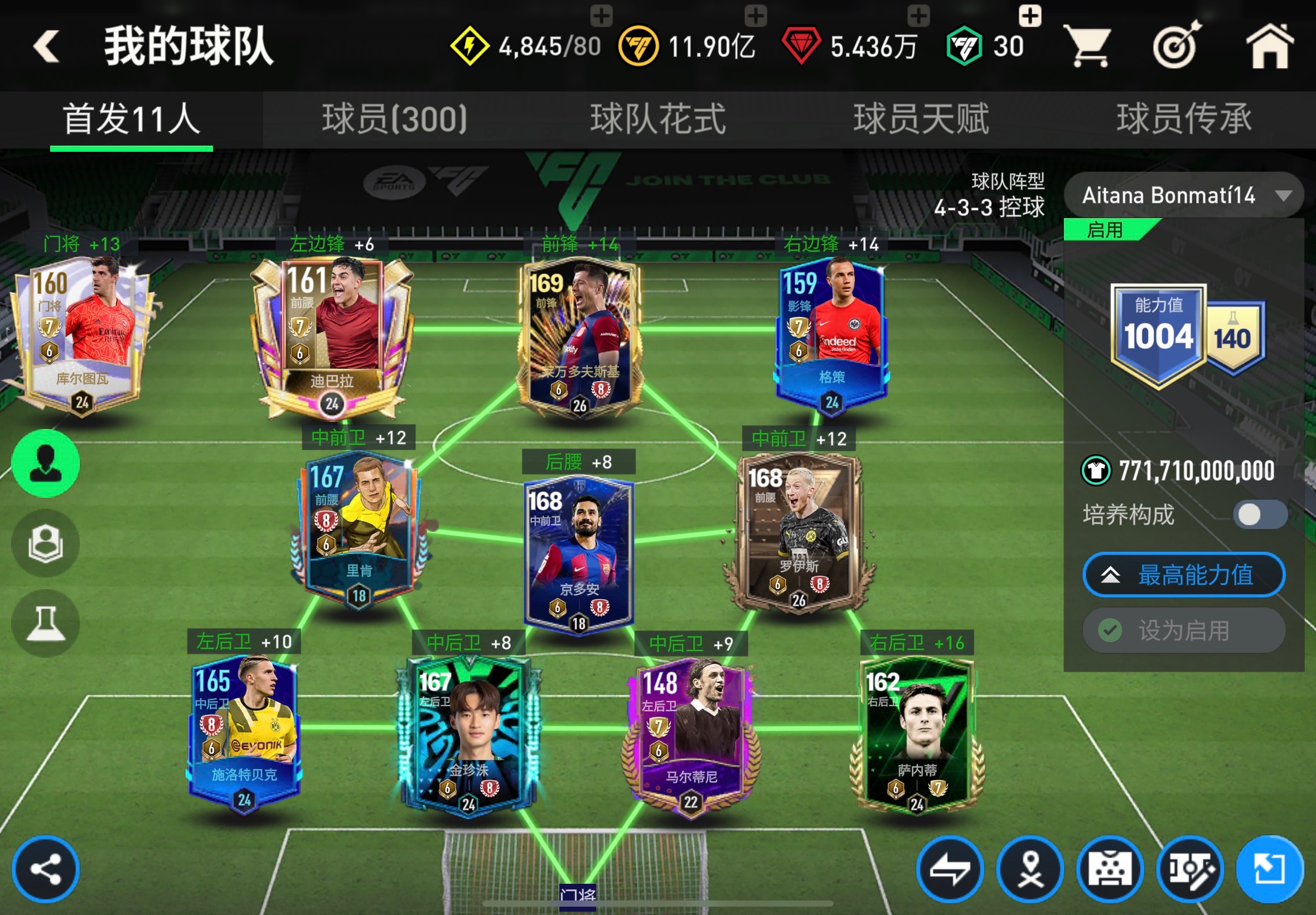1316x915 pixels.
Task: Open the 球员传承 tab
Action: pos(1184,119)
